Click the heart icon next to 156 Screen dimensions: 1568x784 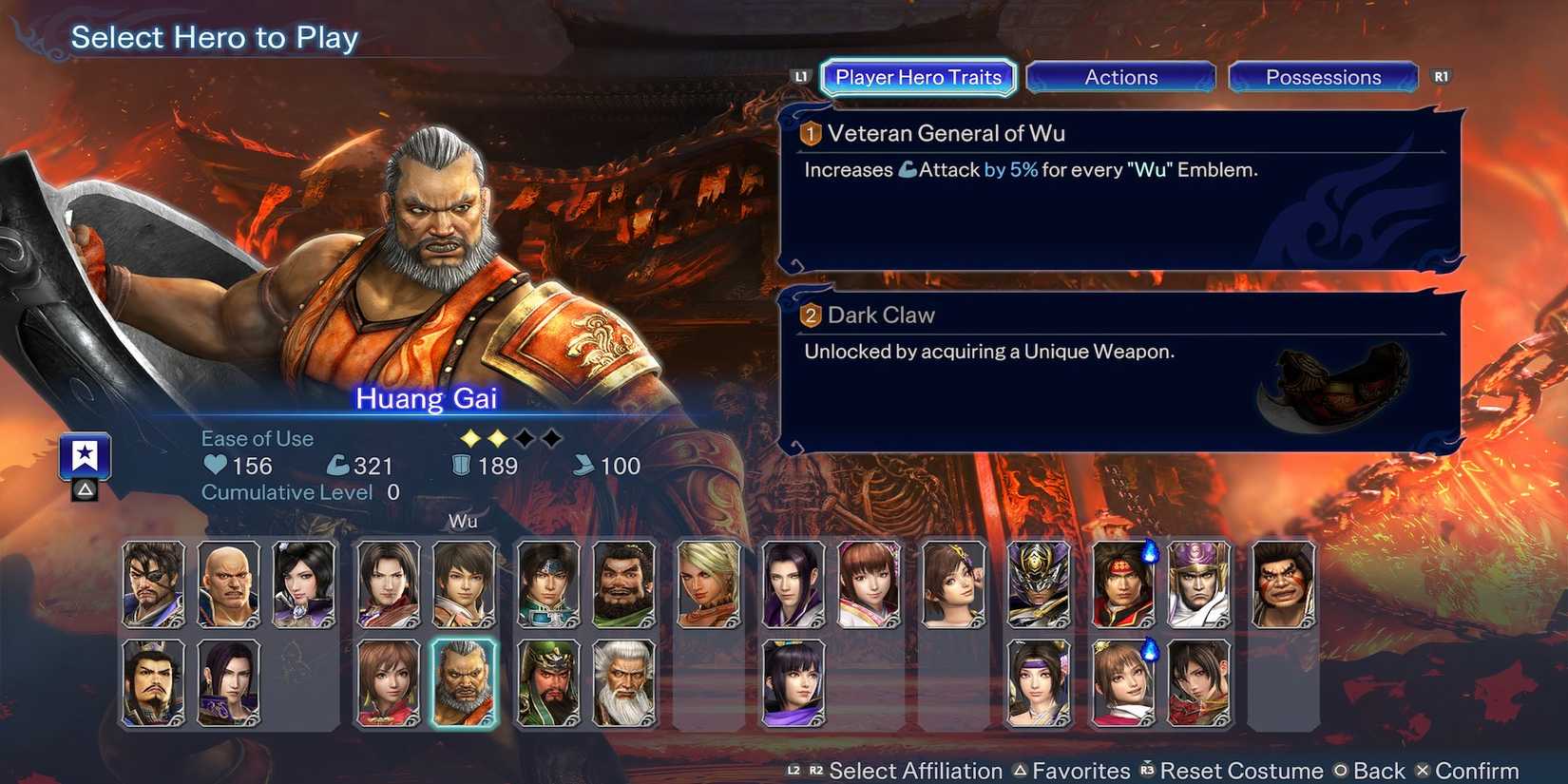[217, 466]
